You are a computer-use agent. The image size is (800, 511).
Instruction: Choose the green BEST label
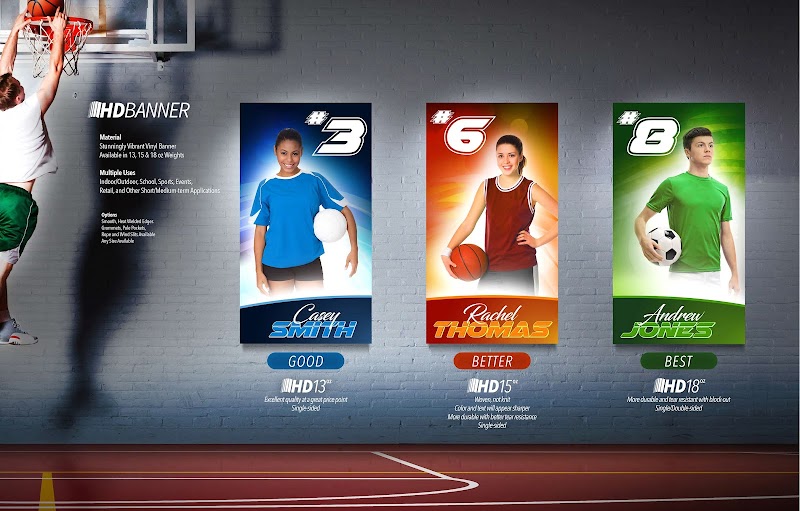pos(678,361)
